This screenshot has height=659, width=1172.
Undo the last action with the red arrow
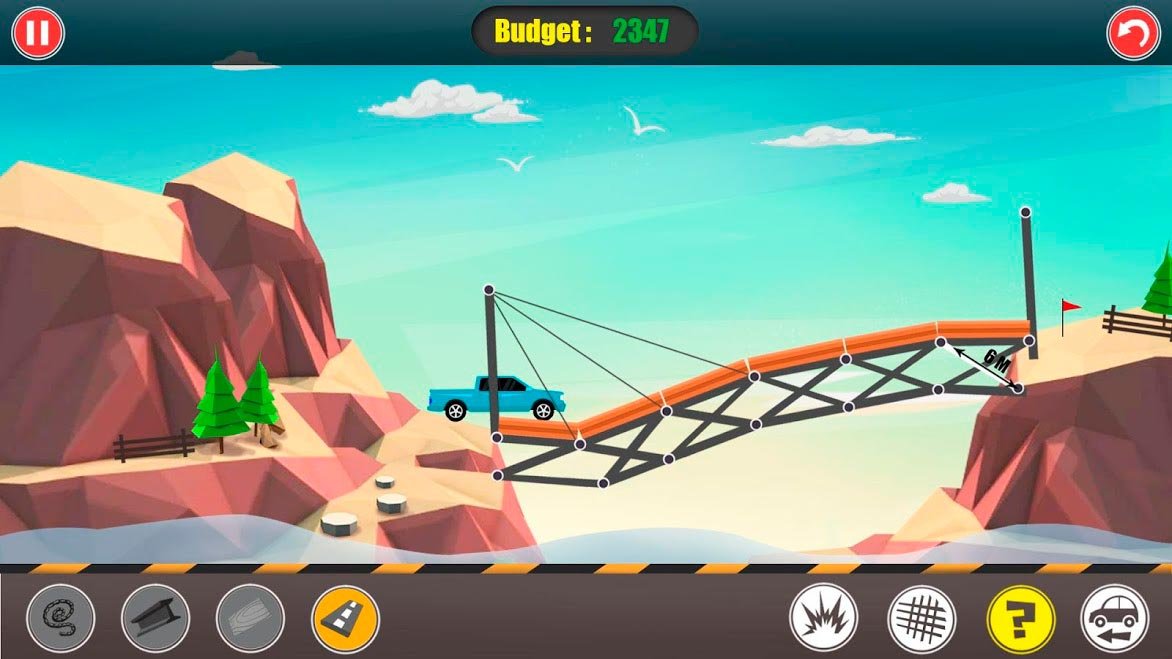[1133, 33]
